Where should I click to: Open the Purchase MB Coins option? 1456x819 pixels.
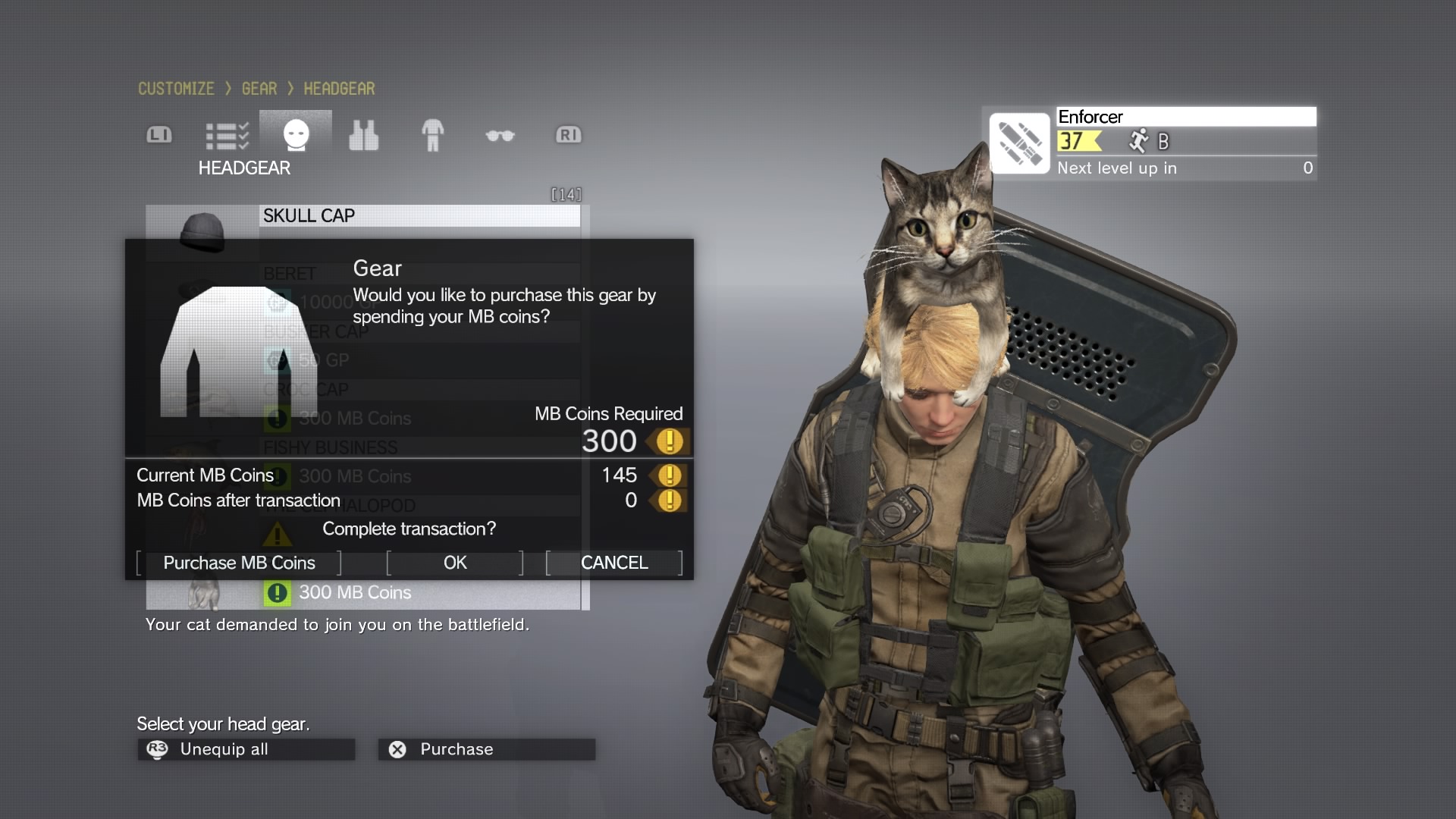[239, 563]
